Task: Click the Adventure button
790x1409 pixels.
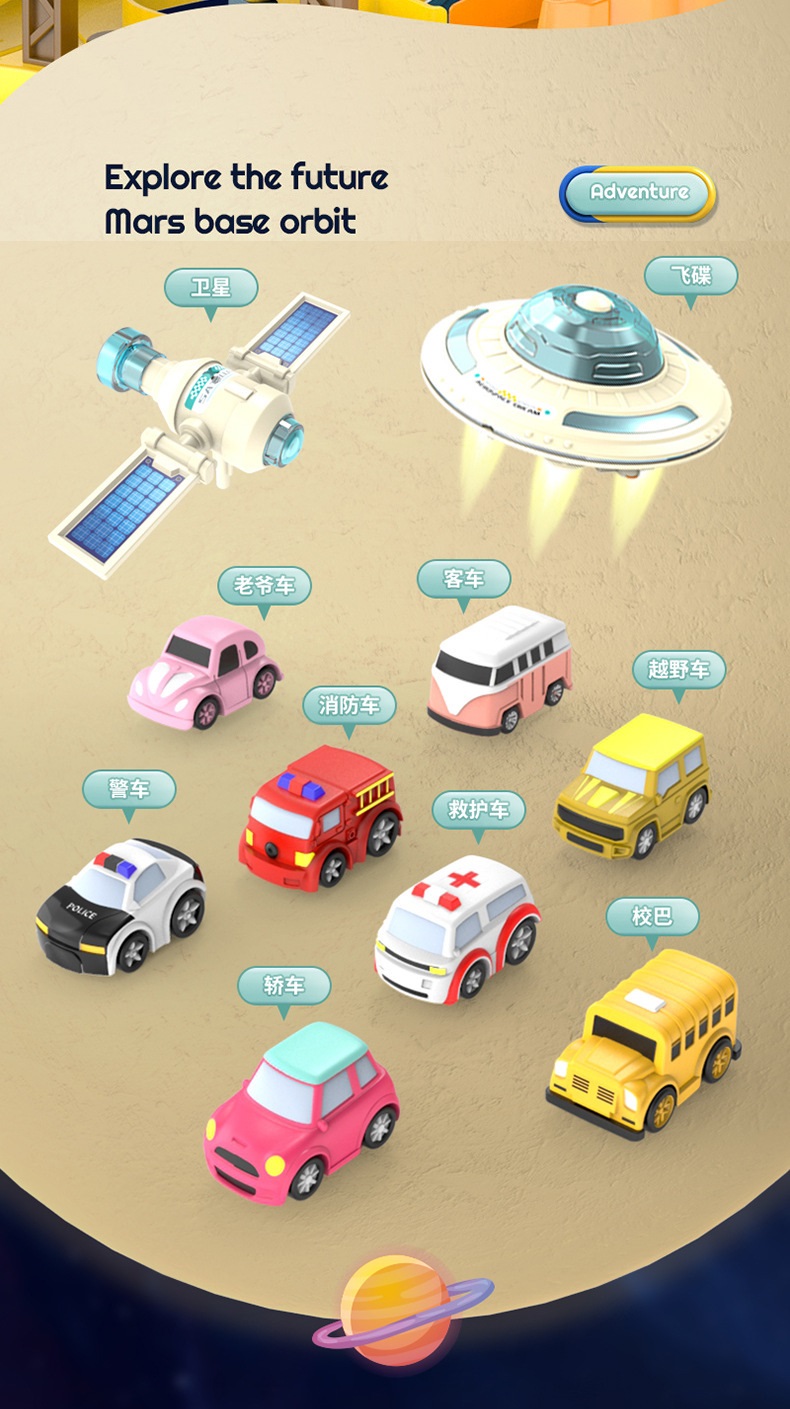Action: [638, 192]
